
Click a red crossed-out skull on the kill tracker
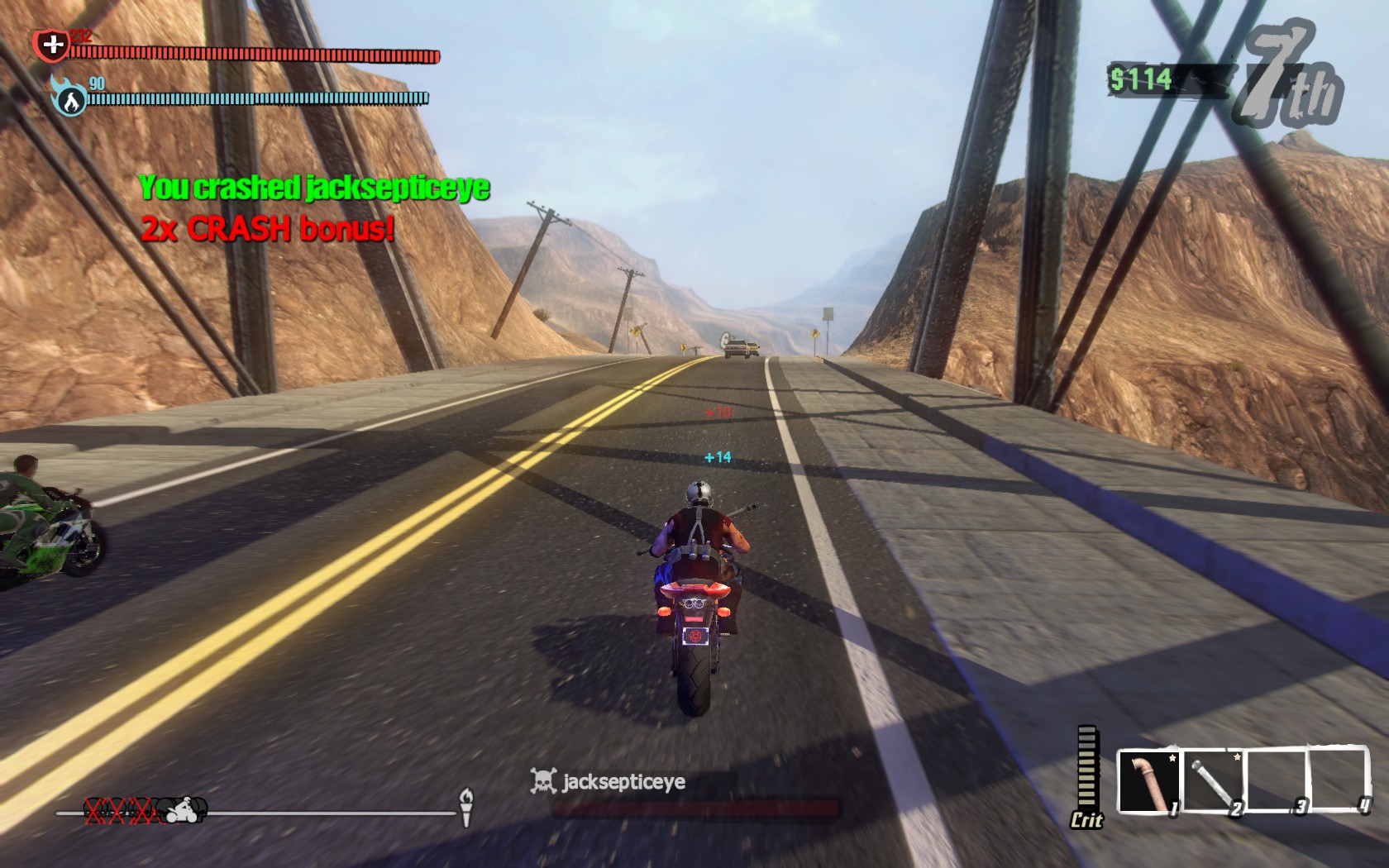click(x=118, y=811)
